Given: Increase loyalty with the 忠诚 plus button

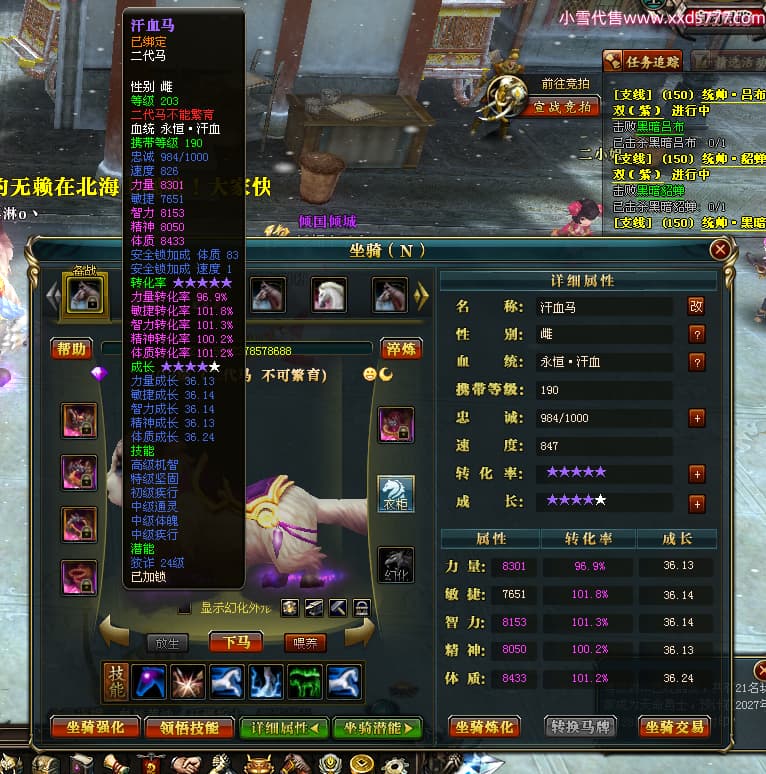Looking at the screenshot, I should (696, 418).
